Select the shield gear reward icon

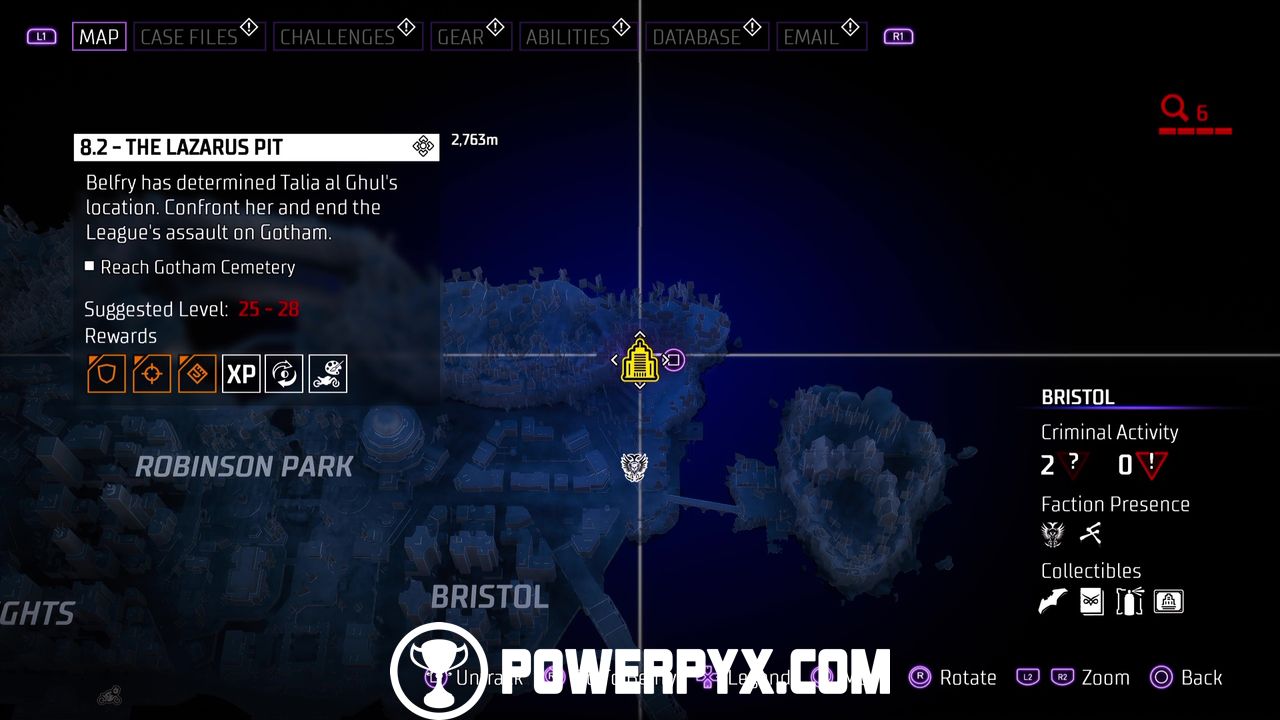[106, 374]
